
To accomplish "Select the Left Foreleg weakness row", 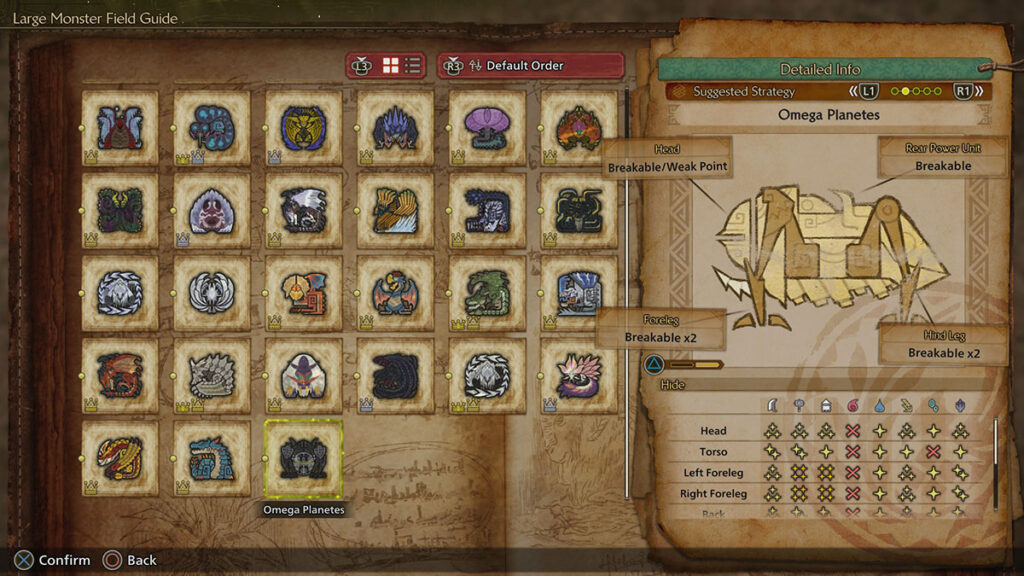I will [713, 473].
